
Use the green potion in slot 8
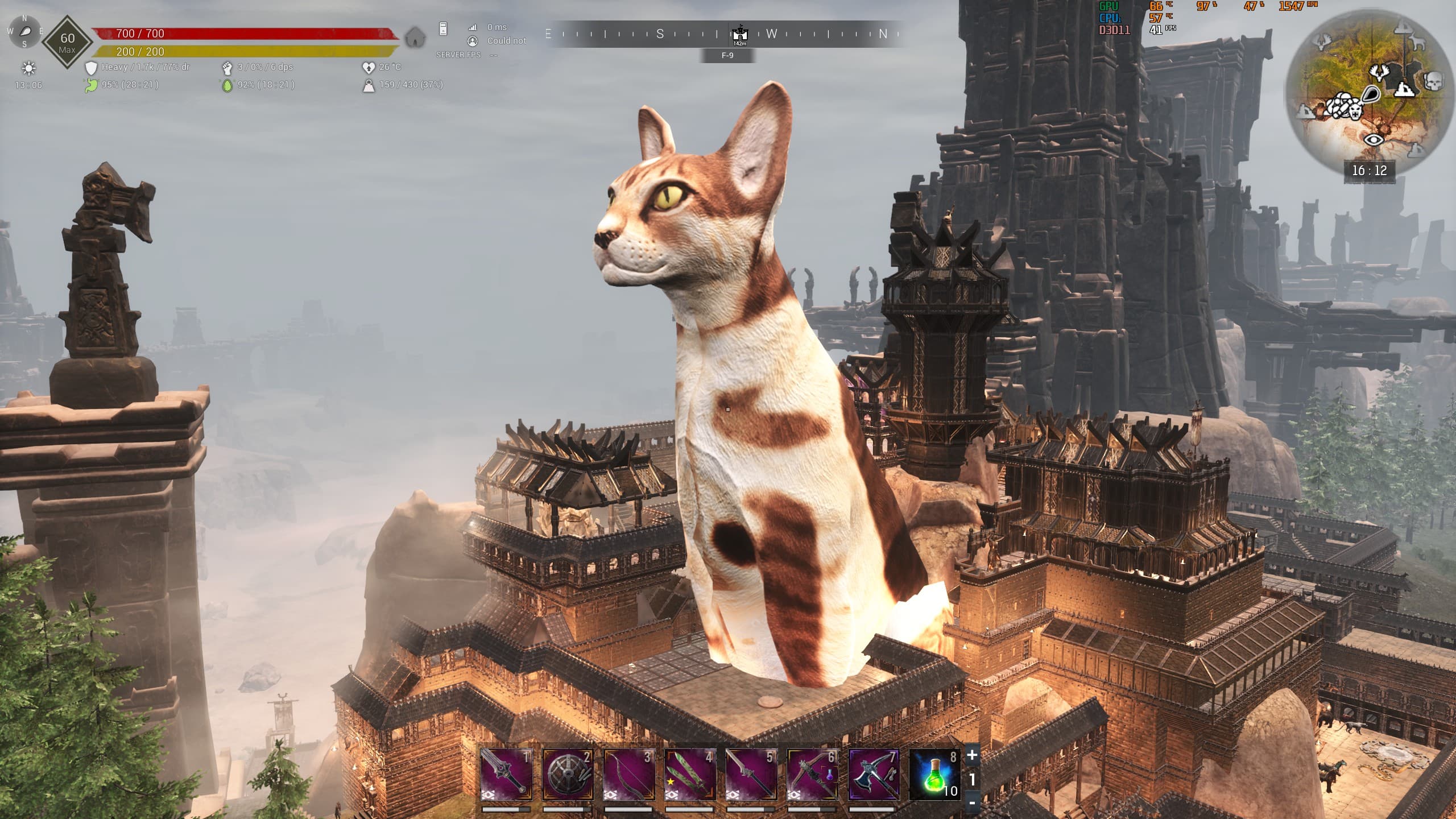point(935,774)
